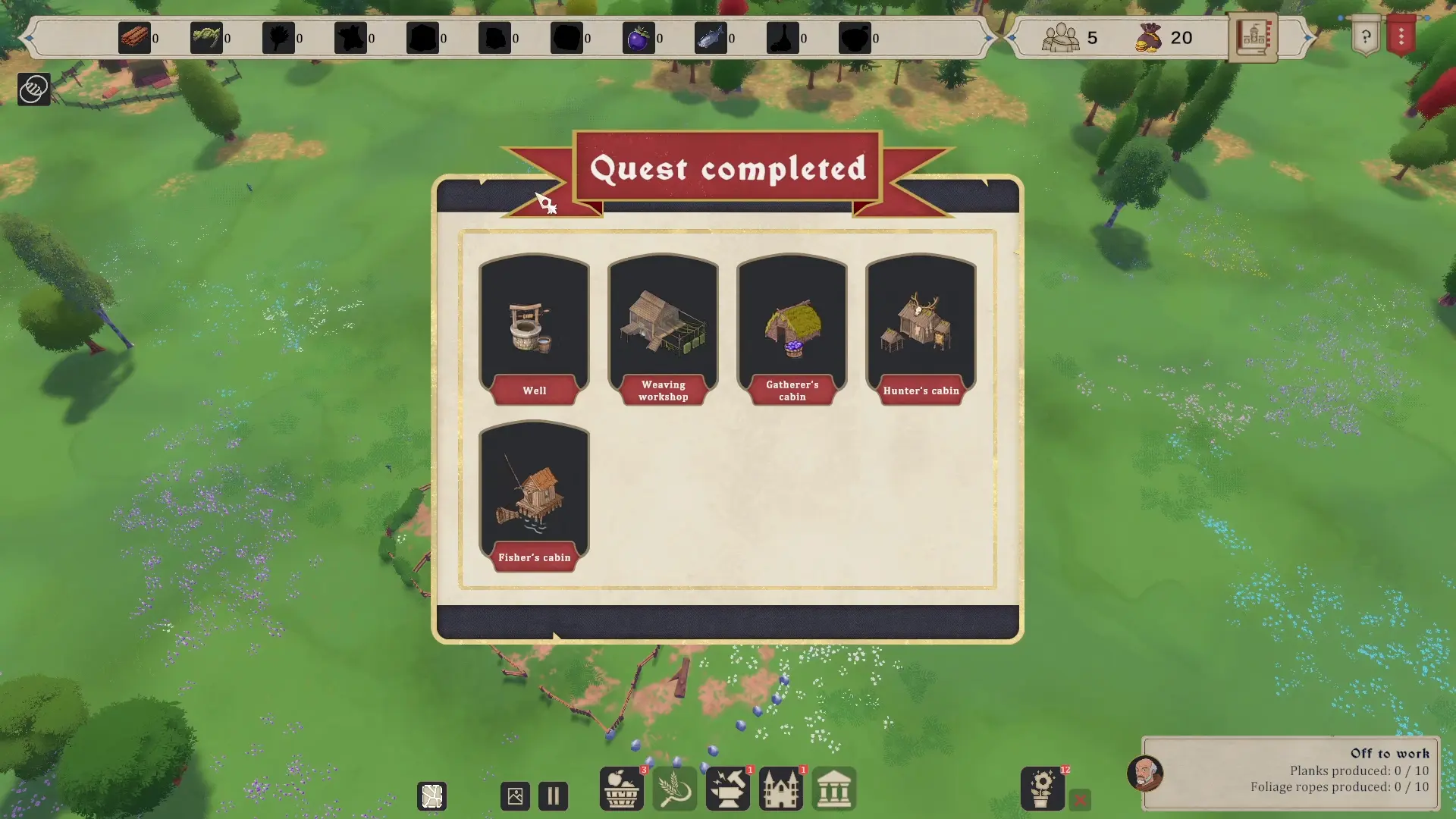Click the hand icon button
Screen dimensions: 1456x819
tap(33, 89)
